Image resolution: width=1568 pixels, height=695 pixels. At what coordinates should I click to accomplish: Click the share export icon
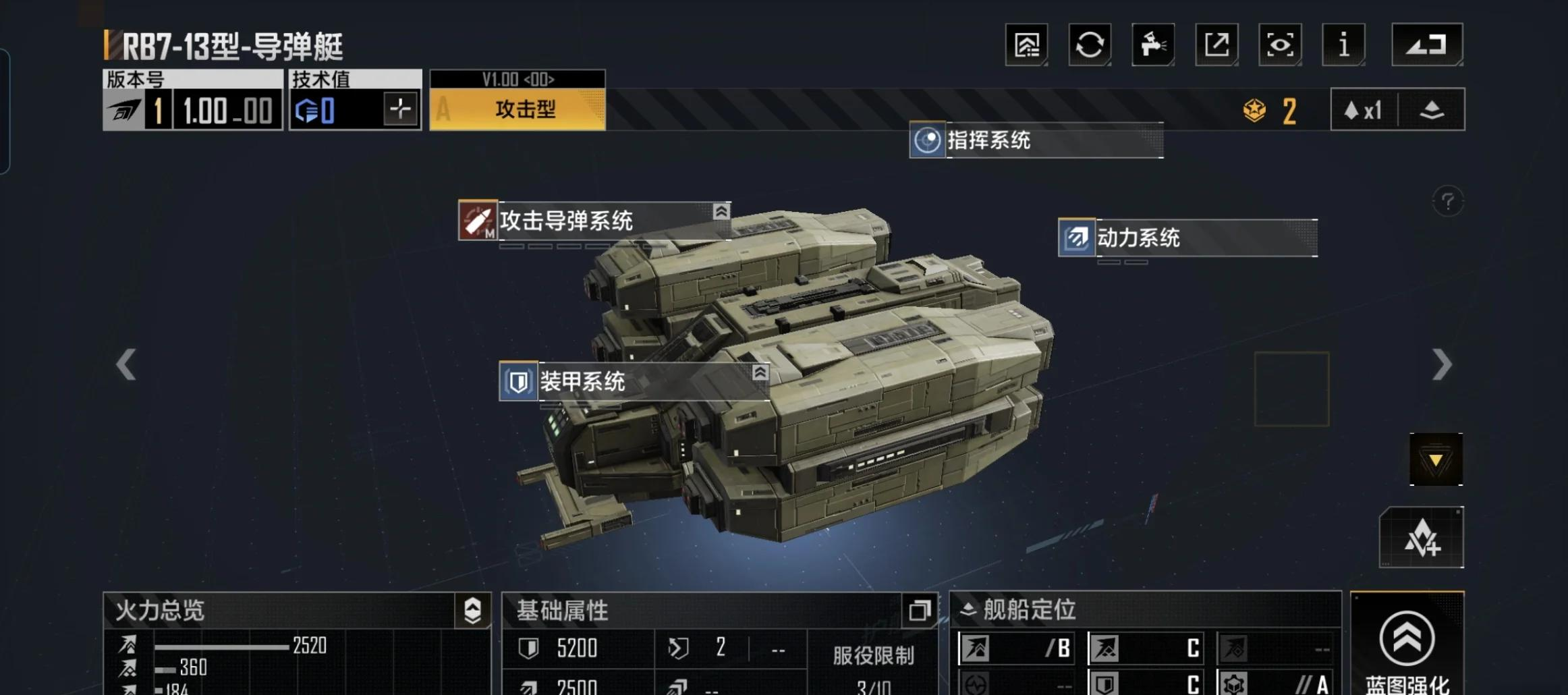(x=1216, y=45)
